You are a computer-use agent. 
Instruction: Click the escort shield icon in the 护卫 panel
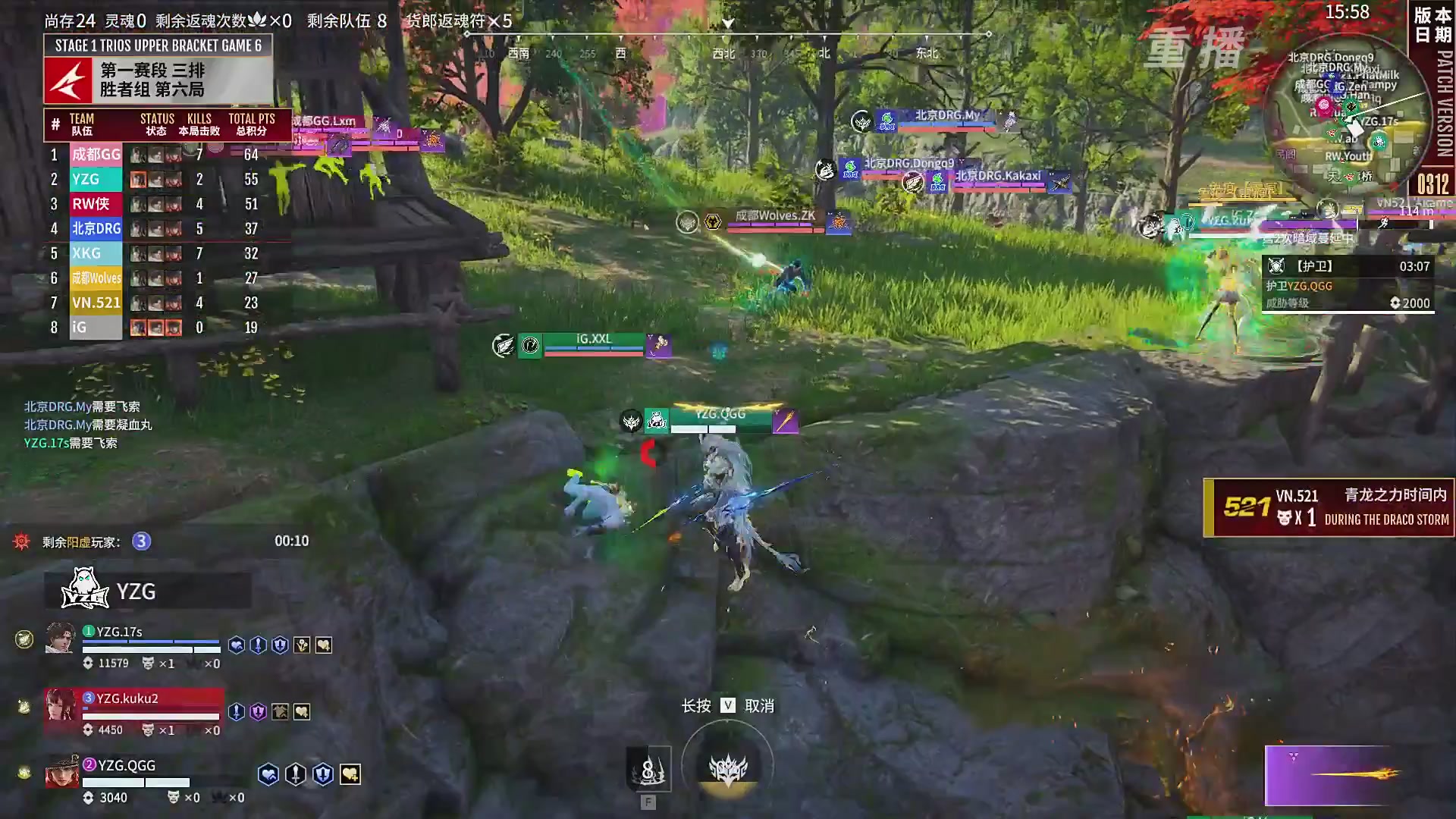1276,265
